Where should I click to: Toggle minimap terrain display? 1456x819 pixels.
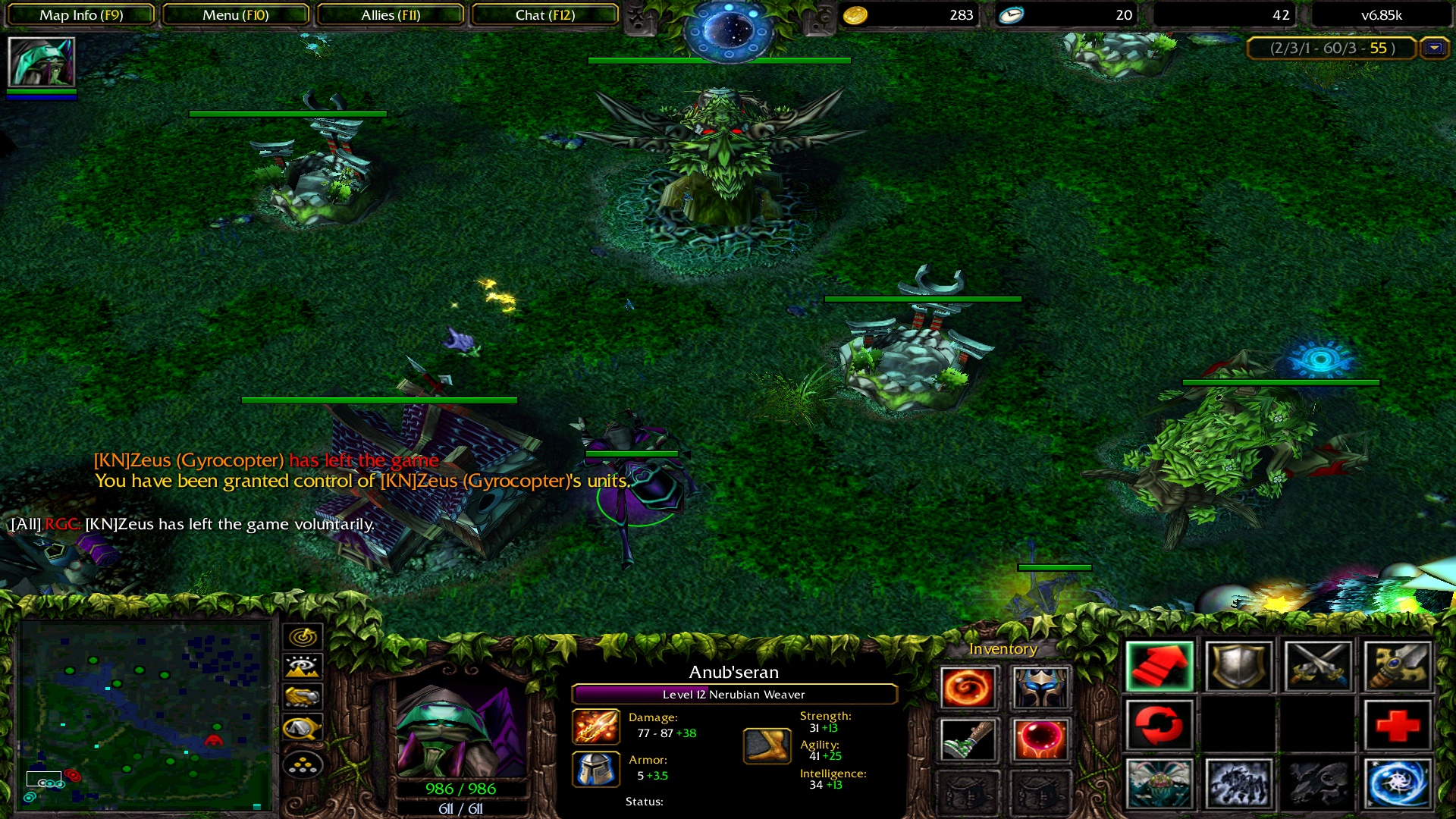click(x=303, y=667)
